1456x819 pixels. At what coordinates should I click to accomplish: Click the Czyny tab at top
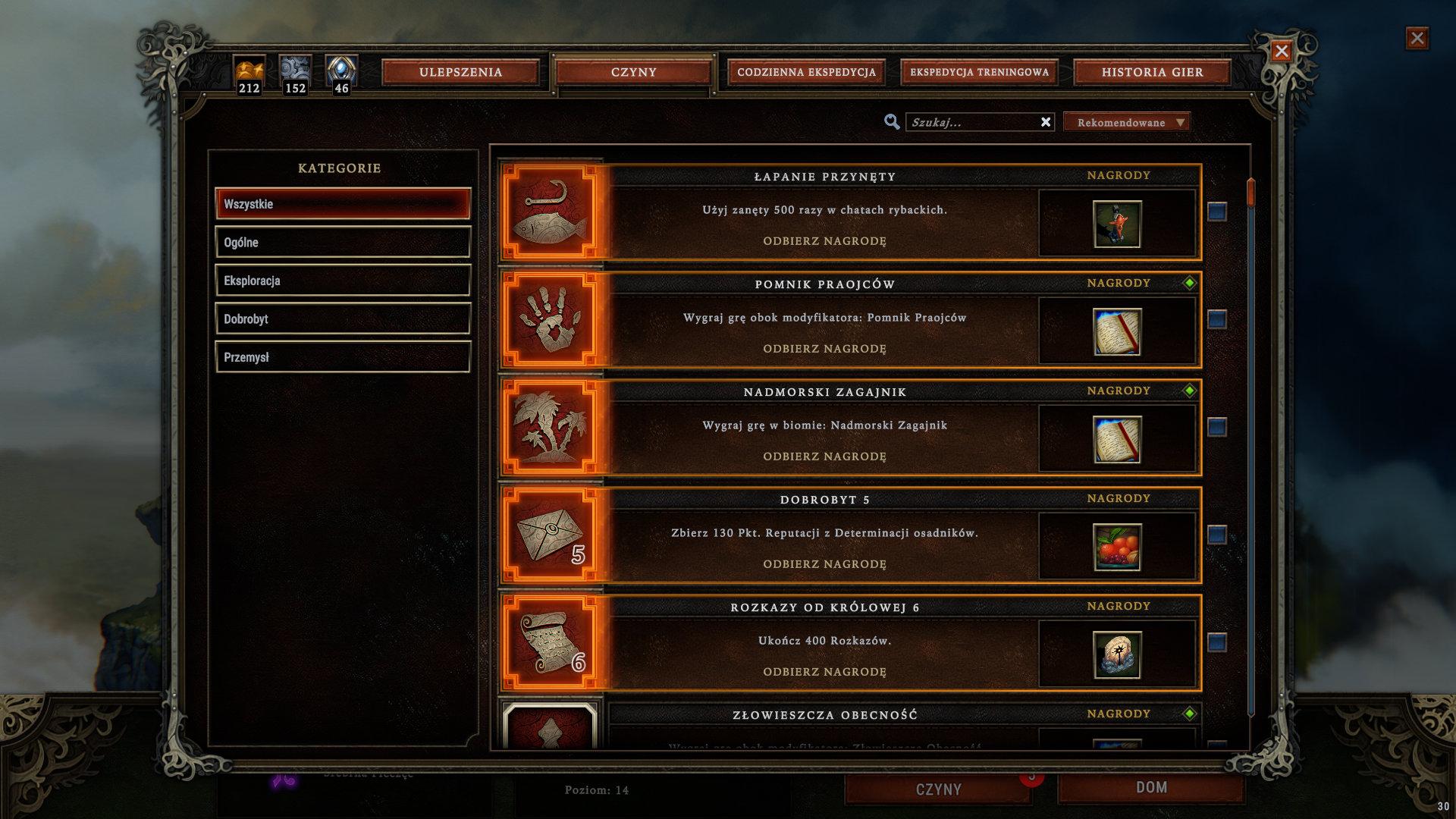click(633, 72)
